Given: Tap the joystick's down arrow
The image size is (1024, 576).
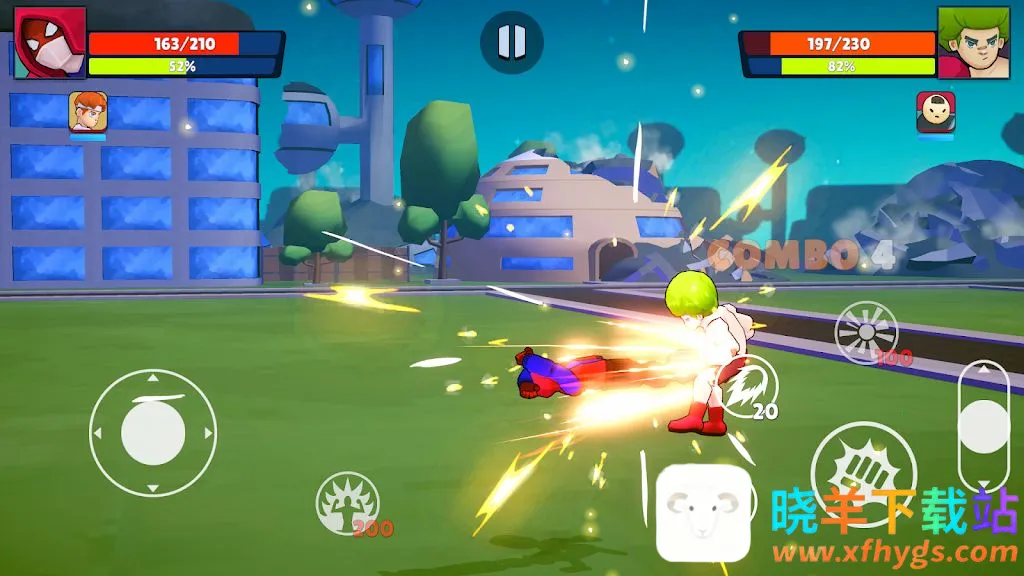Looking at the screenshot, I should tap(153, 488).
